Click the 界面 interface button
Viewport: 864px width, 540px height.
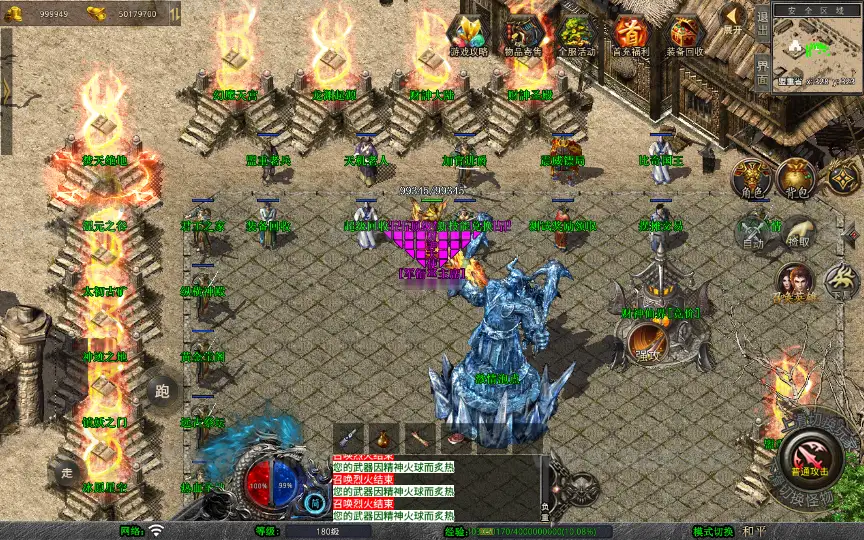tap(762, 71)
